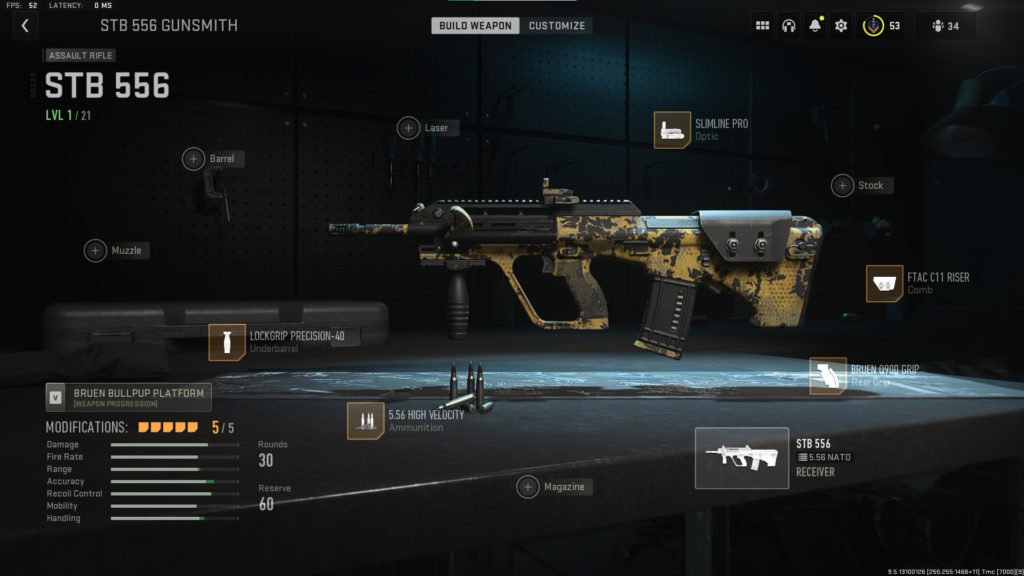Change the 5.56 High Velocity ammunition

click(365, 420)
